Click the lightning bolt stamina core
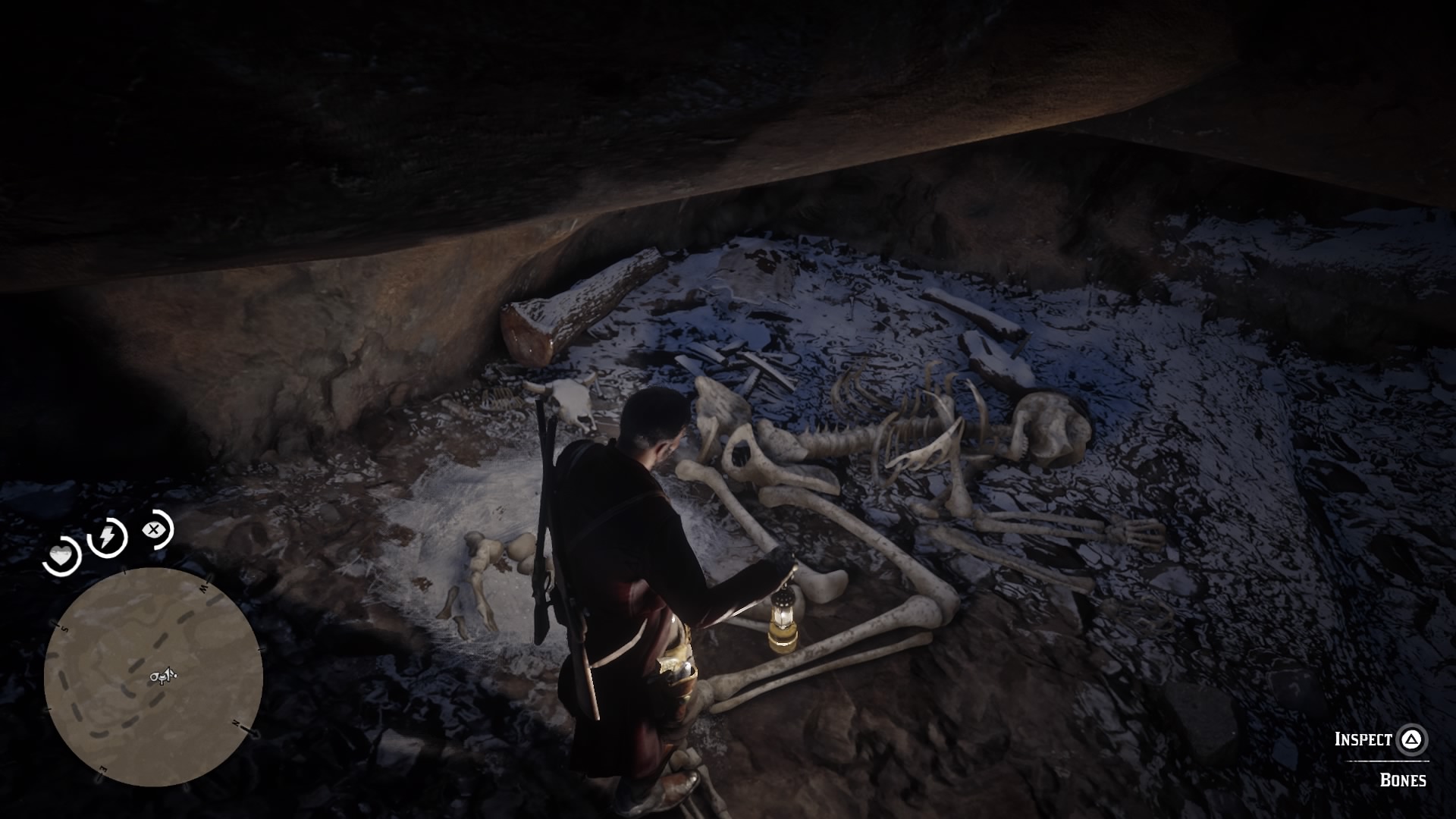 pos(108,537)
